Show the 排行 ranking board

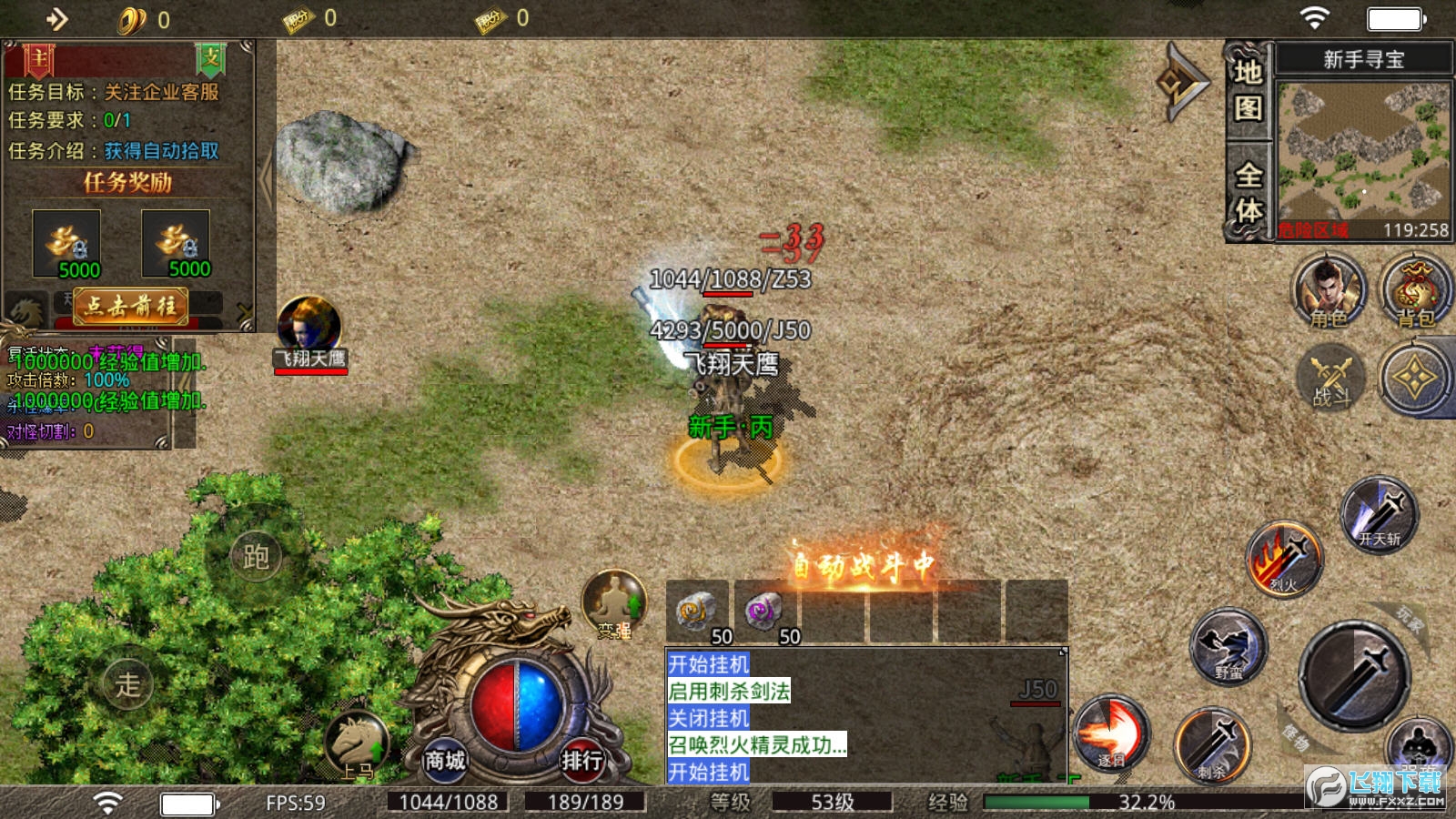[581, 759]
